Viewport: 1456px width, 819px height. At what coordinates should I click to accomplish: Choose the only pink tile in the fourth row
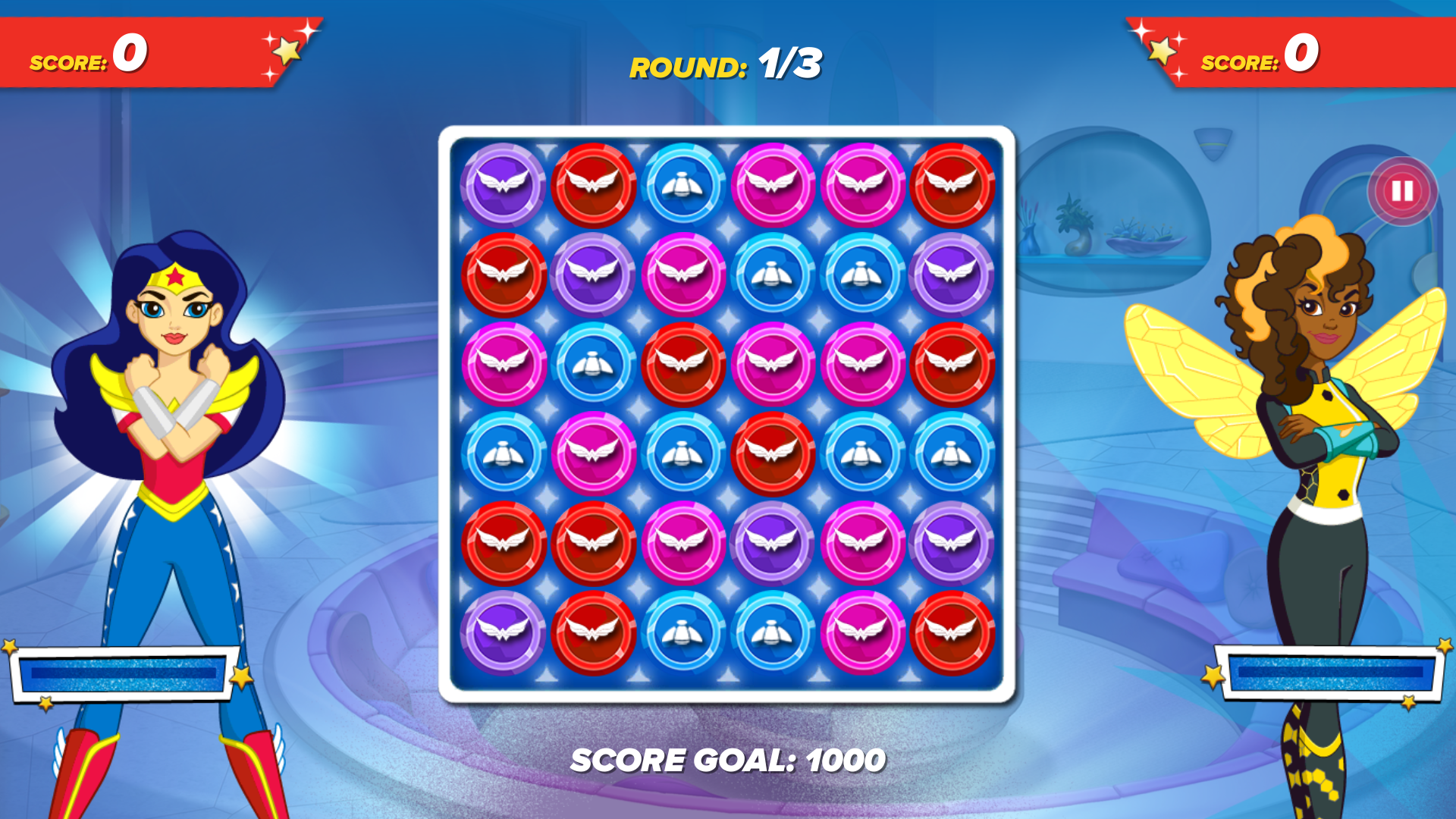(593, 453)
